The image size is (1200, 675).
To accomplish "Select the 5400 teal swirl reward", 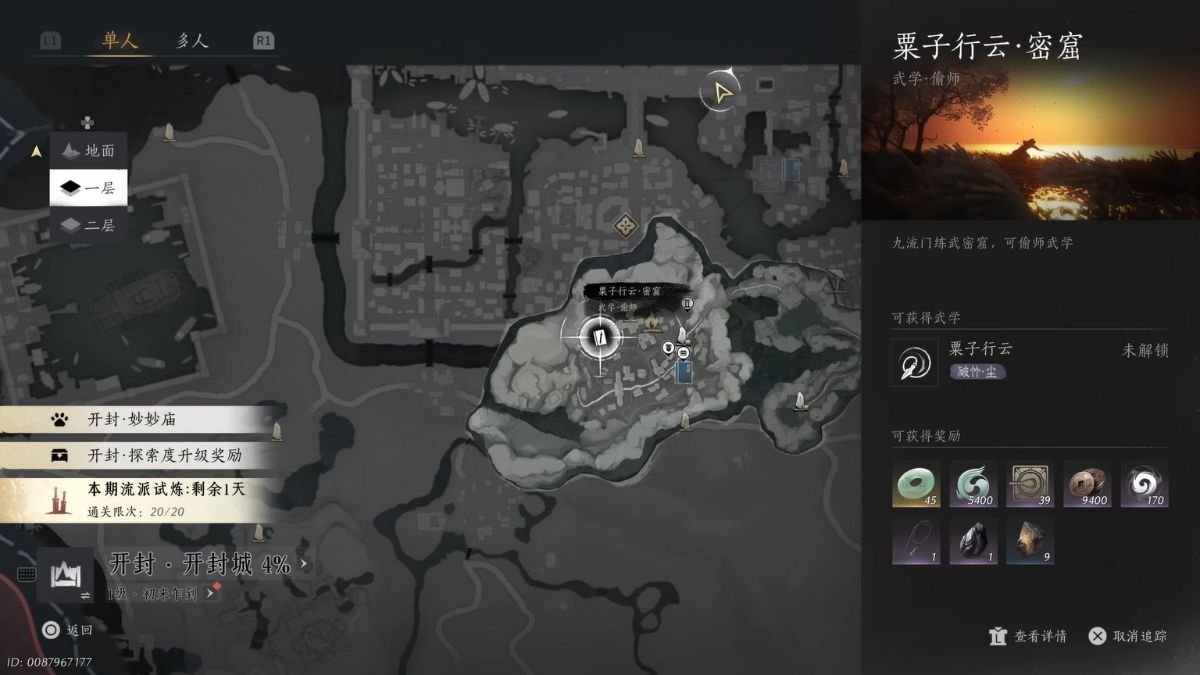I will click(x=973, y=485).
